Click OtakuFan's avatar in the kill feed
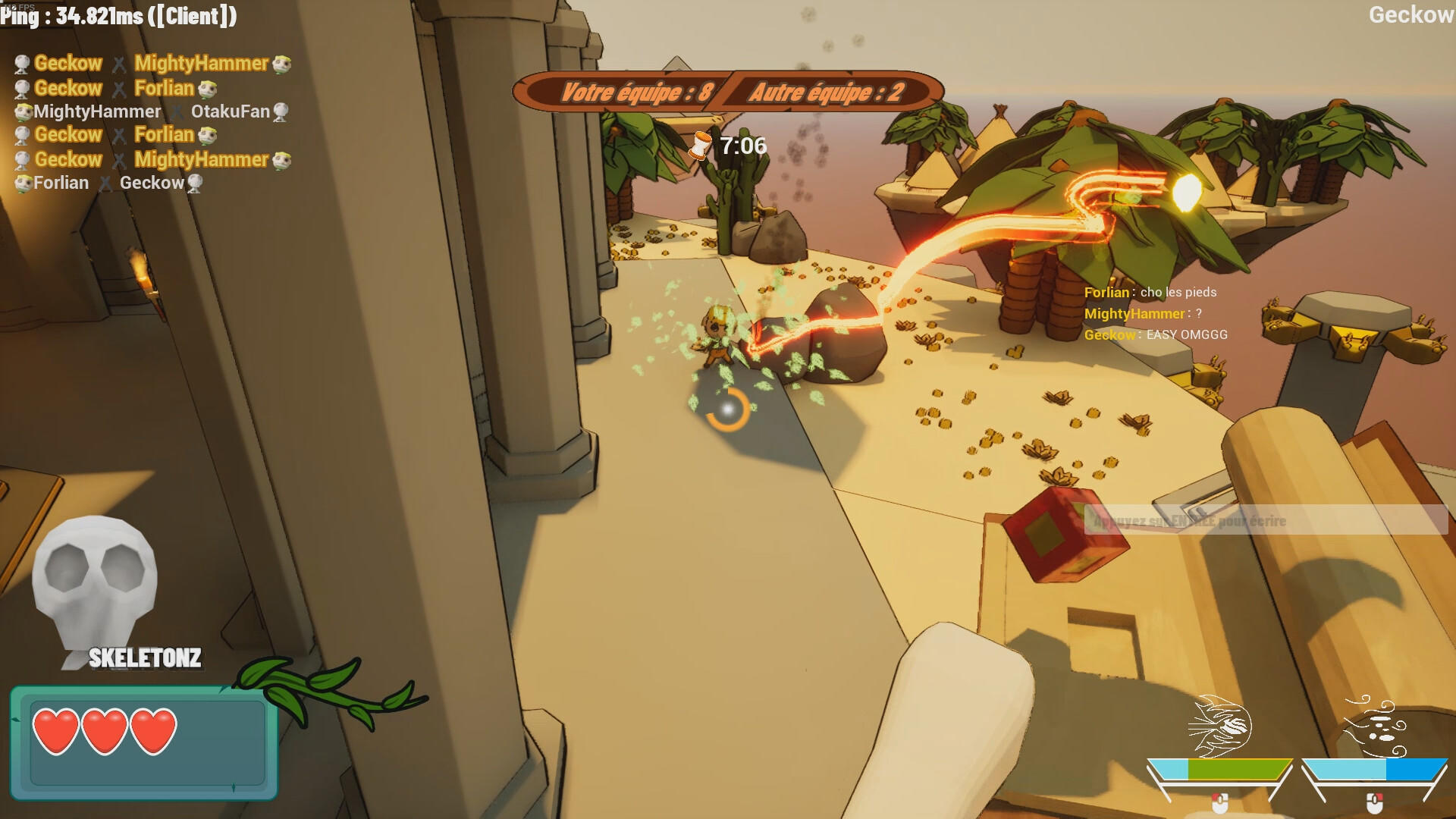 [x=281, y=112]
